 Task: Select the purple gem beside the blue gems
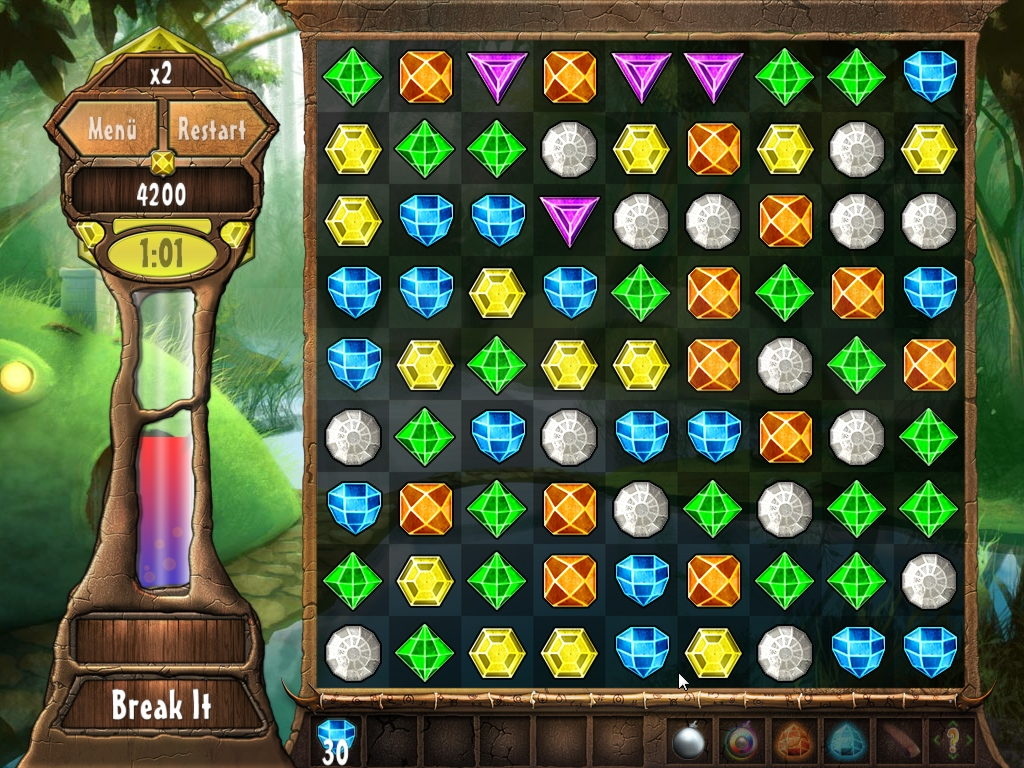[569, 221]
